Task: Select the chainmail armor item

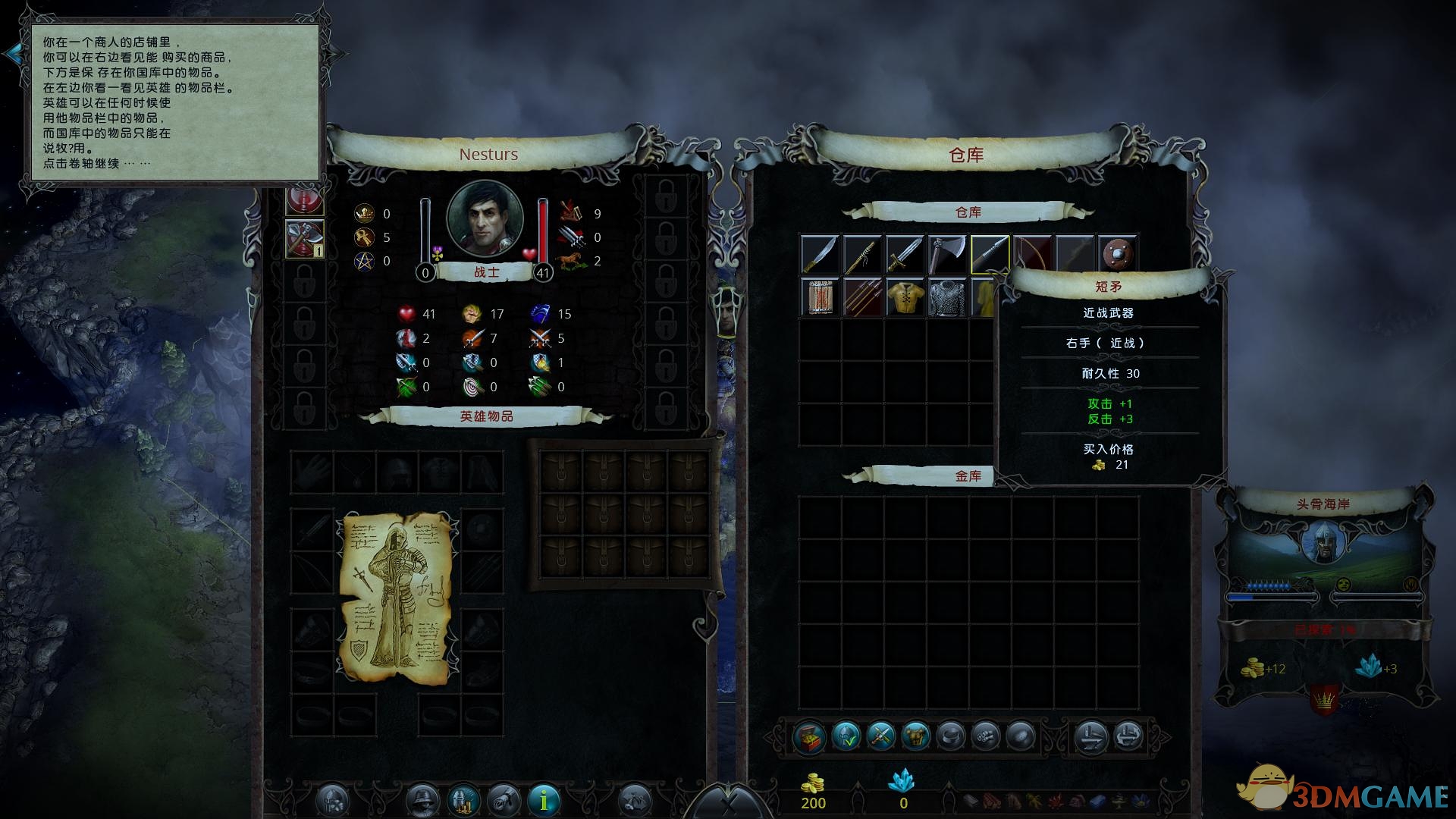Action: click(x=947, y=297)
